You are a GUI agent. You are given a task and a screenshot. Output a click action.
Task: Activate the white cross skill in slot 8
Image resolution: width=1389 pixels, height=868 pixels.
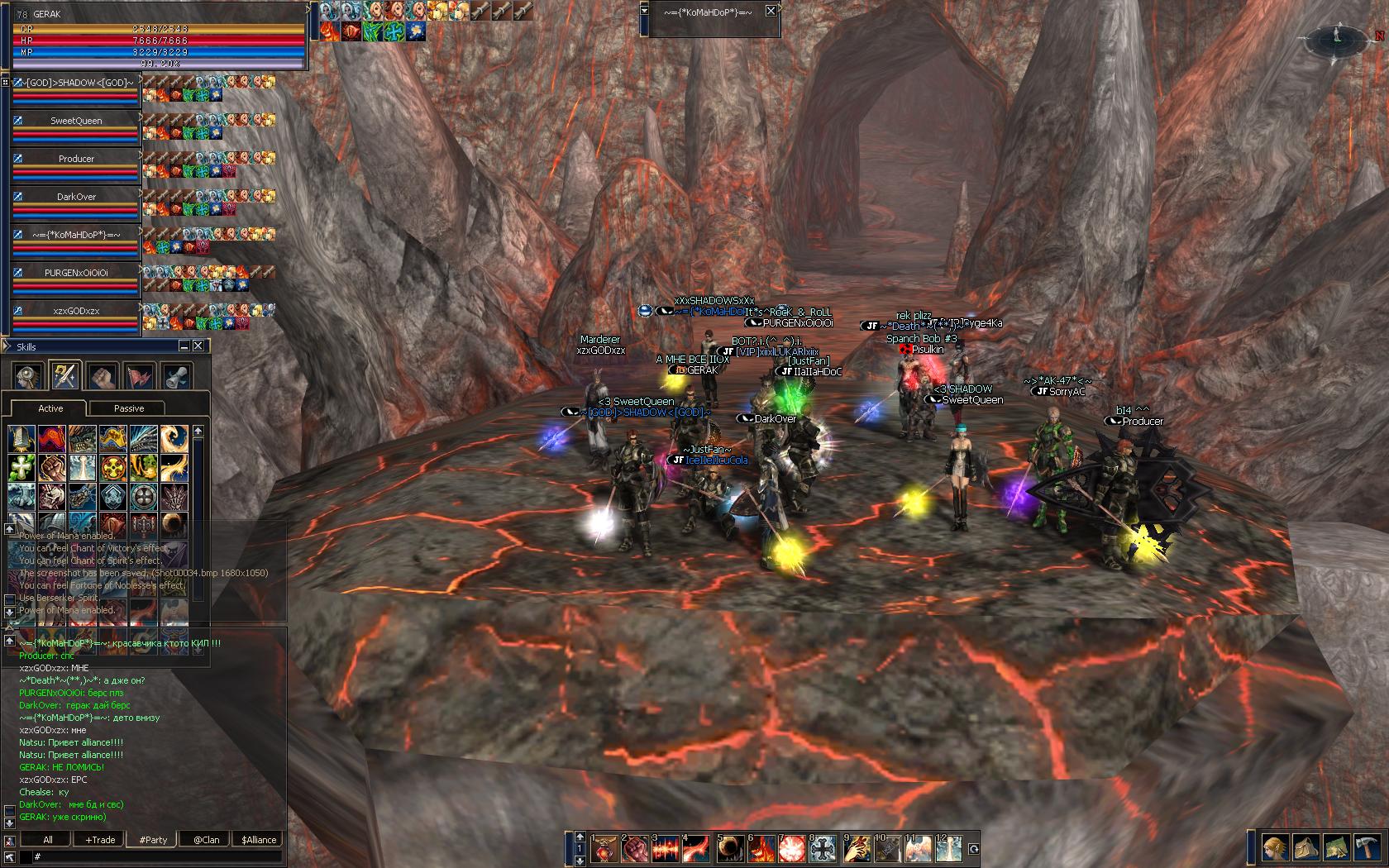pos(823,849)
